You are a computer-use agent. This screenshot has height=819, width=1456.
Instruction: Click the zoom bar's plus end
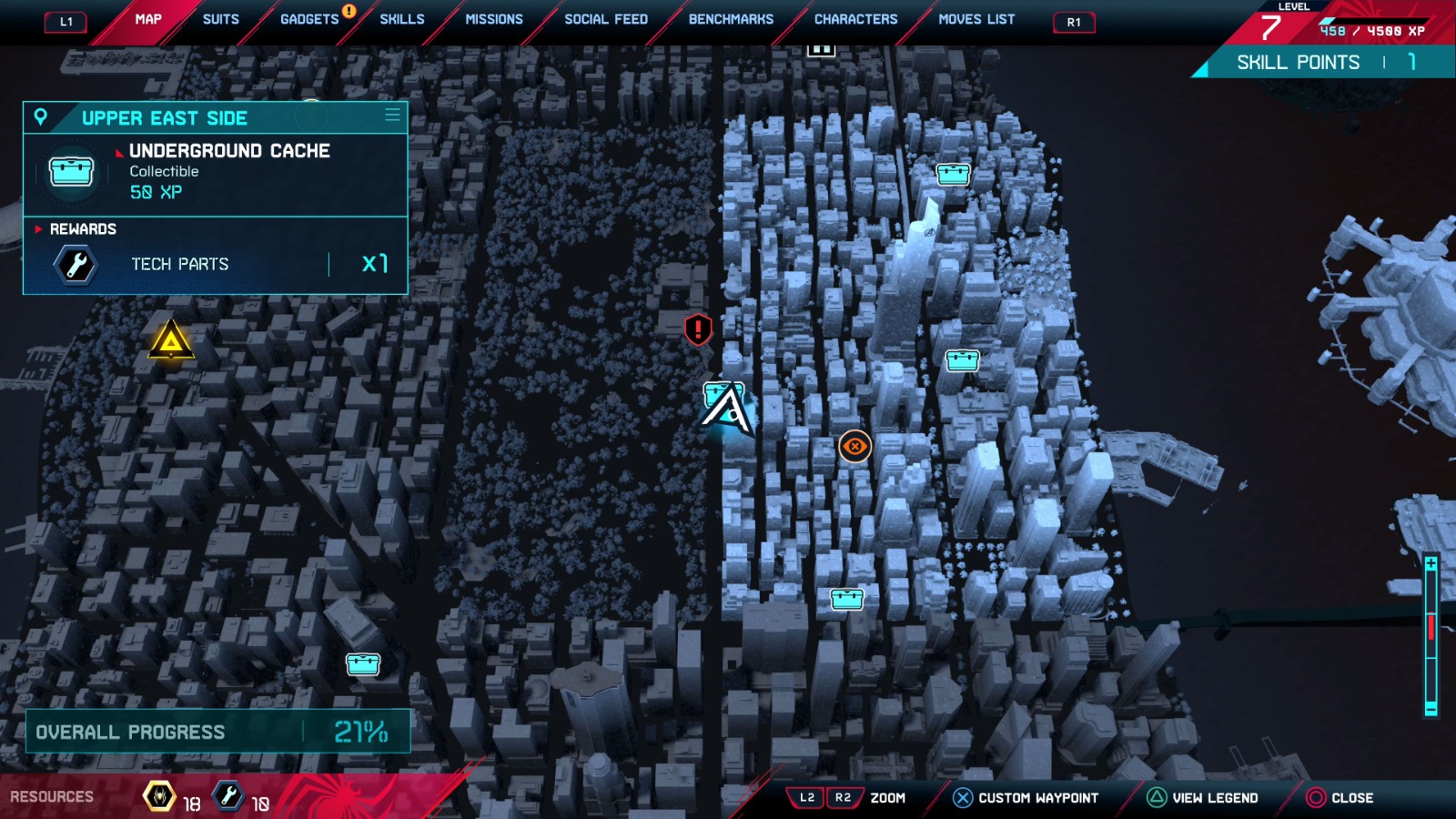(x=1431, y=564)
